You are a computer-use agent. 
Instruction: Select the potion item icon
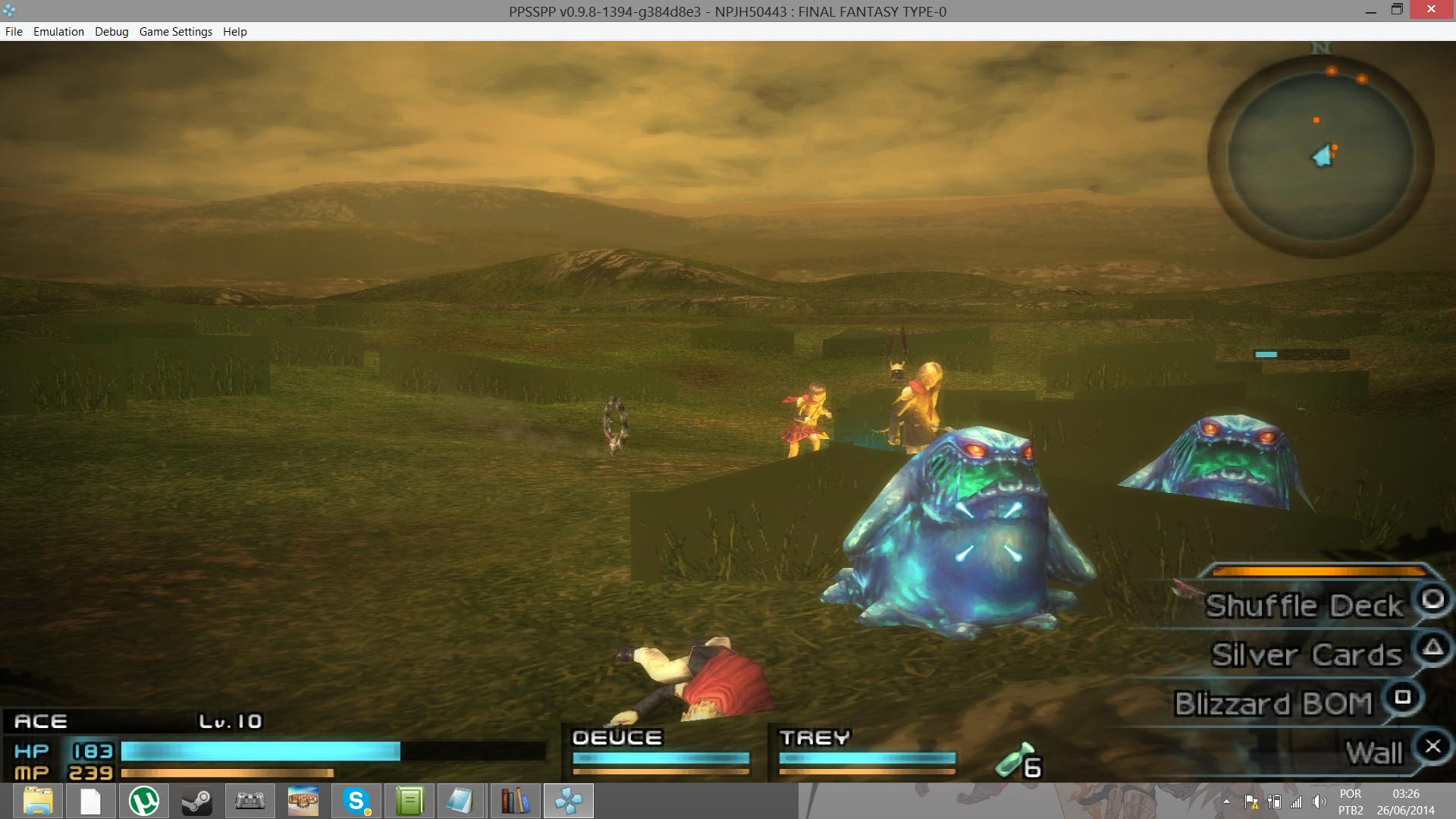pyautogui.click(x=1015, y=760)
